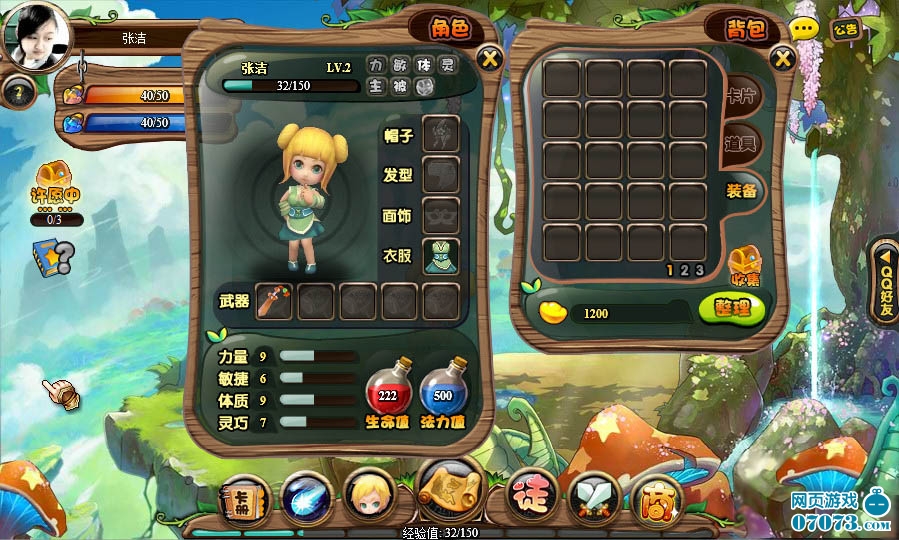The height and width of the screenshot is (540, 899).
Task: Select the equipped weapon slot
Action: [274, 301]
